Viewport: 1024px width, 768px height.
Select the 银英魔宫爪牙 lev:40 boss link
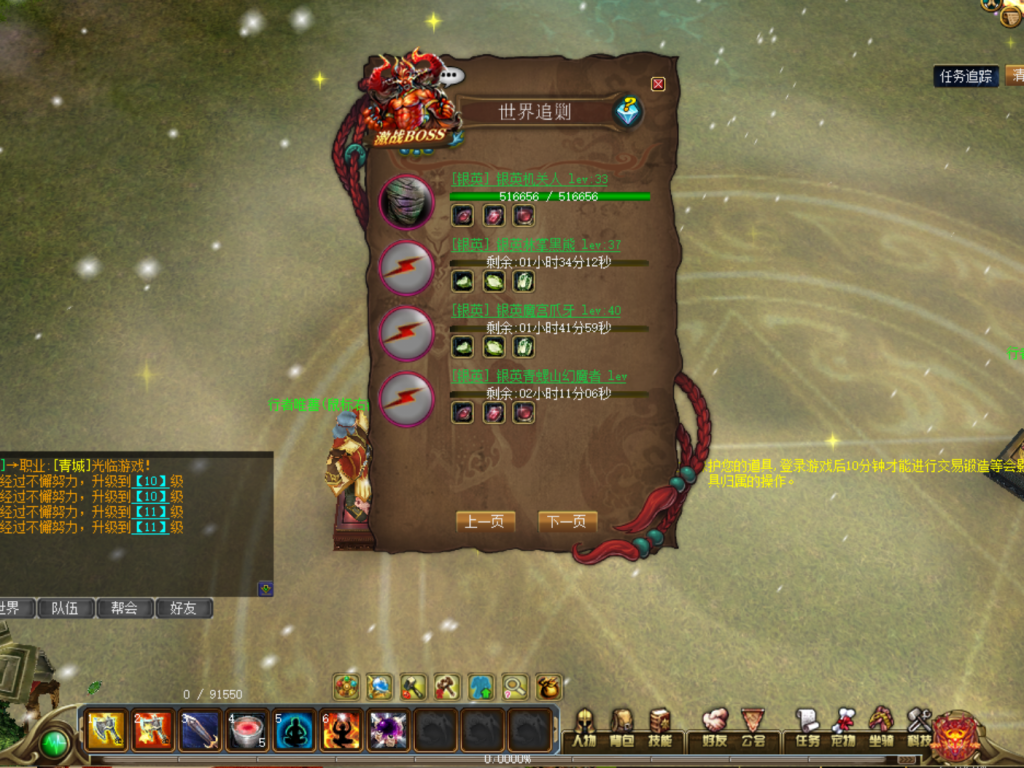(x=535, y=311)
